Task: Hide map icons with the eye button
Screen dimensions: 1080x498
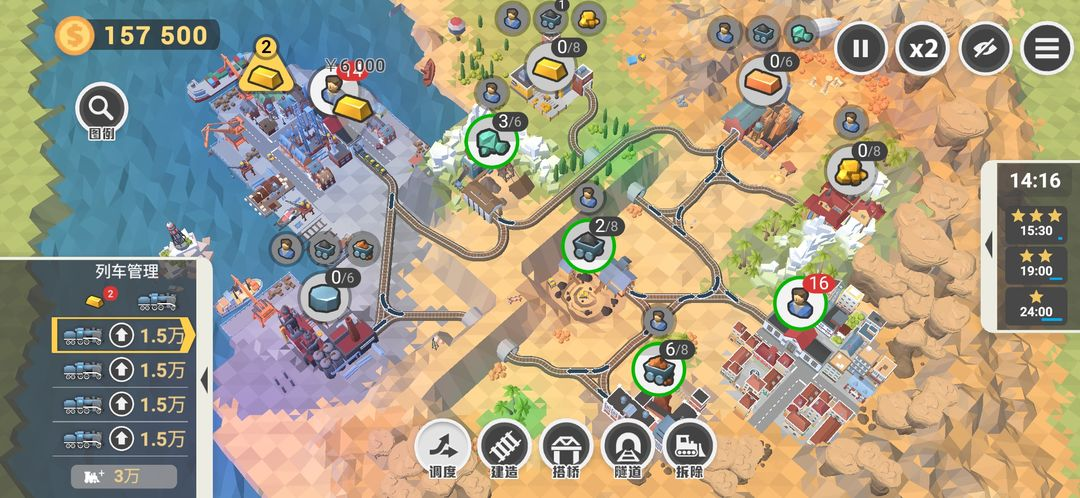Action: pyautogui.click(x=985, y=48)
